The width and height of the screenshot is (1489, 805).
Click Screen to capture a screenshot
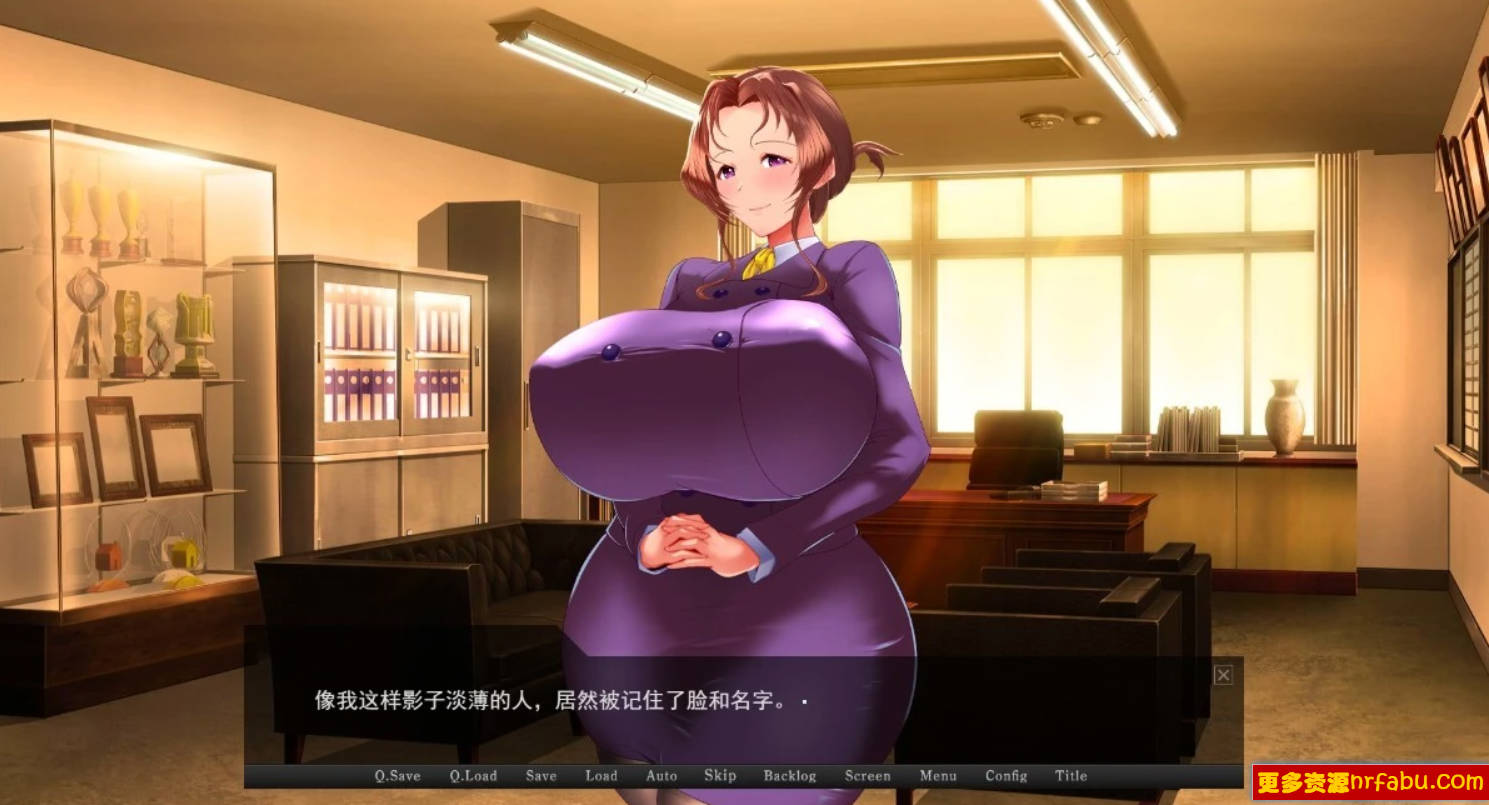pos(866,775)
